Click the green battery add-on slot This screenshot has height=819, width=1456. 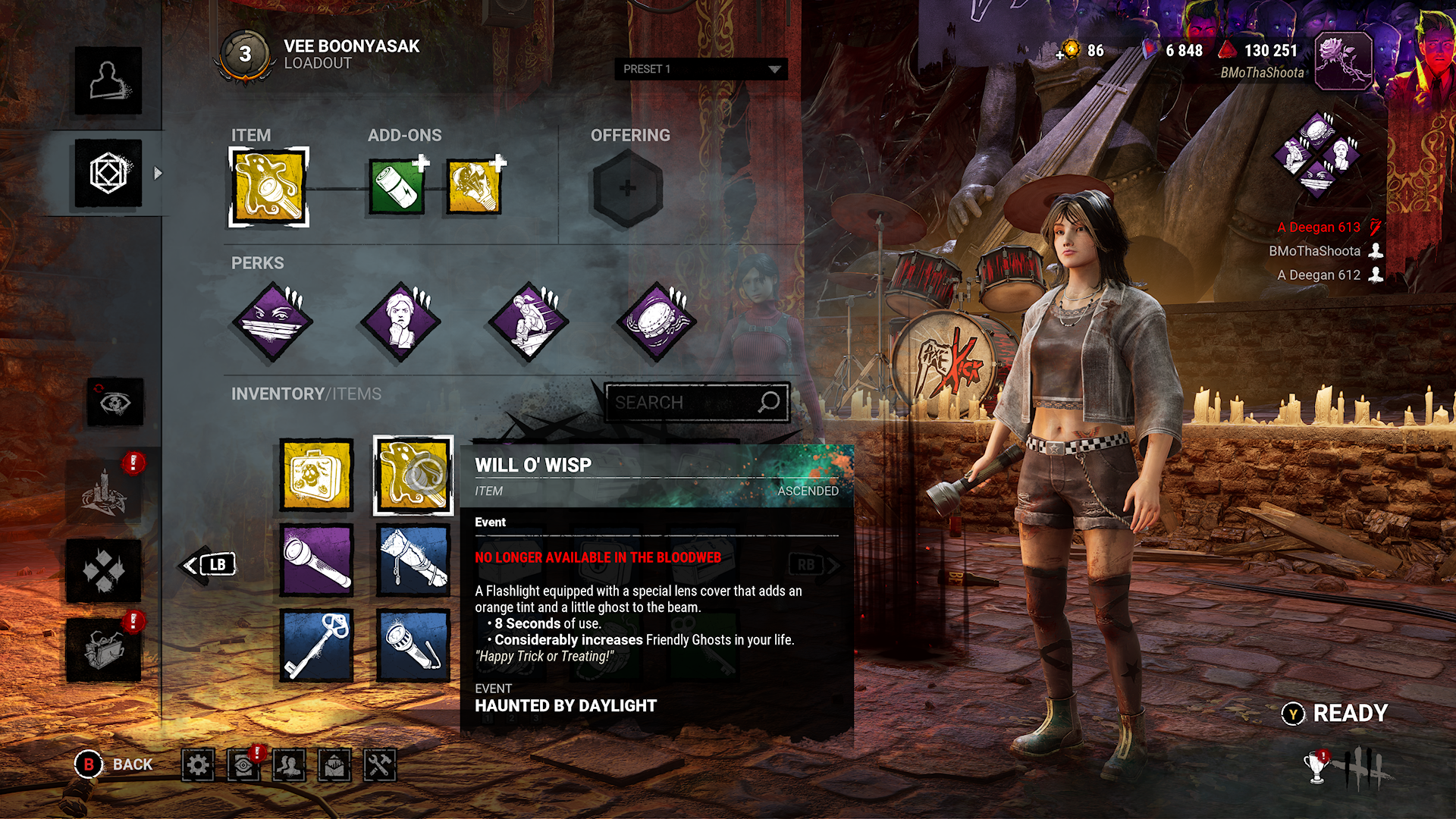pos(397,187)
